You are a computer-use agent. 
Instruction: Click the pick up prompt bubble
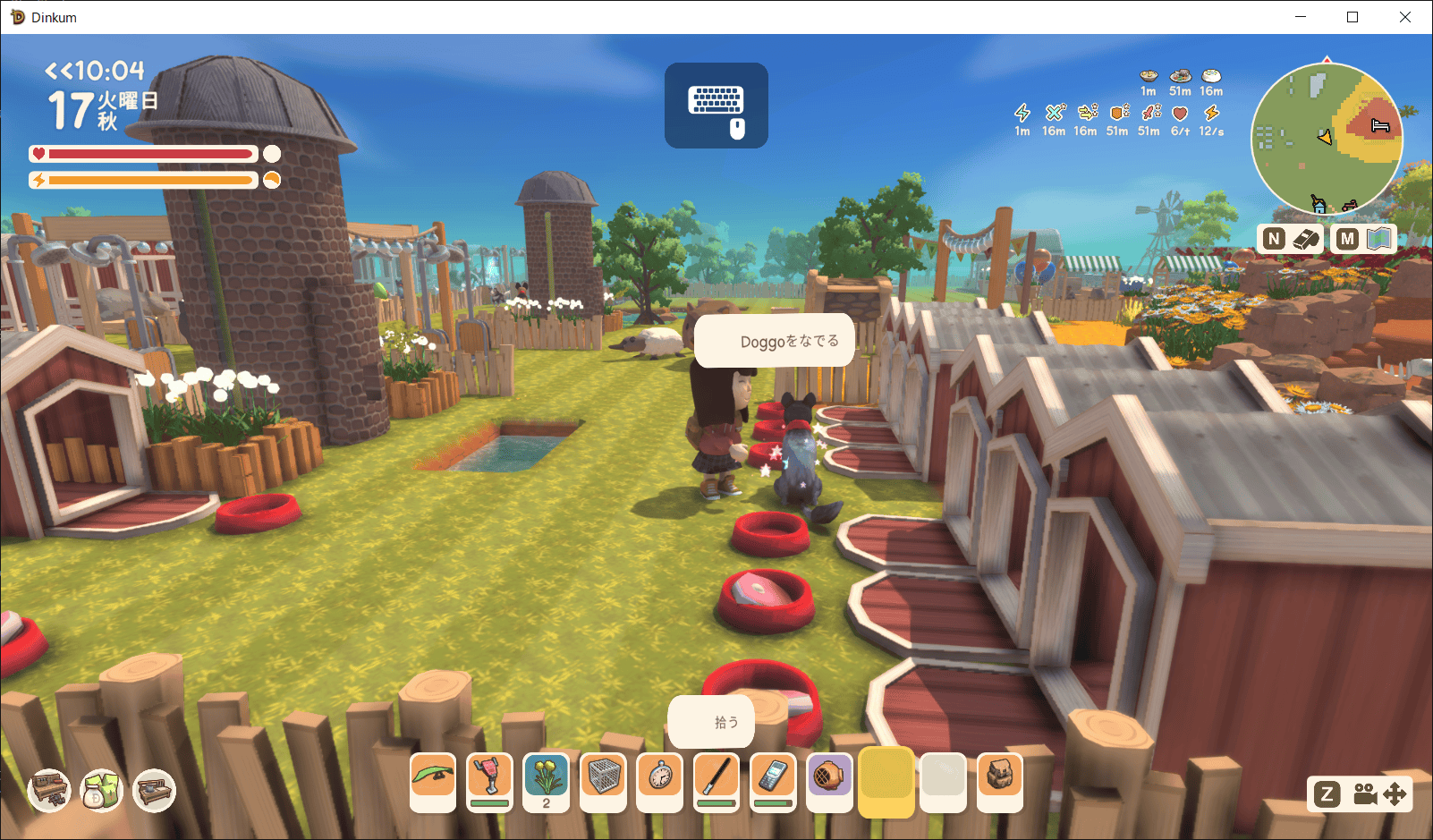[x=711, y=722]
